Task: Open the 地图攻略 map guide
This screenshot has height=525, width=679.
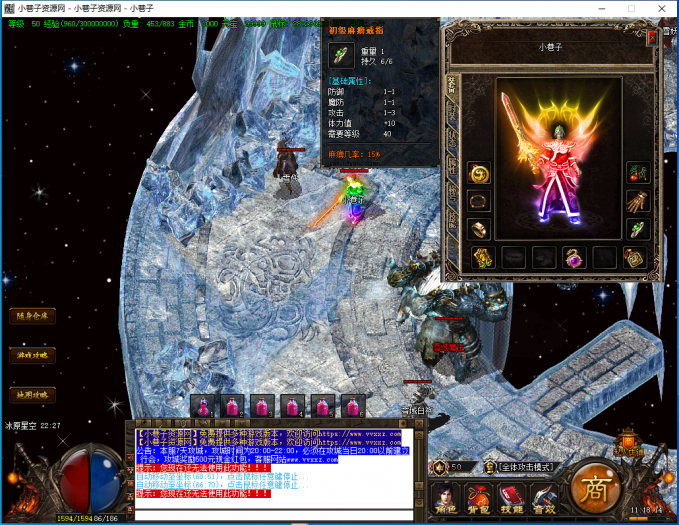Action: (x=33, y=394)
